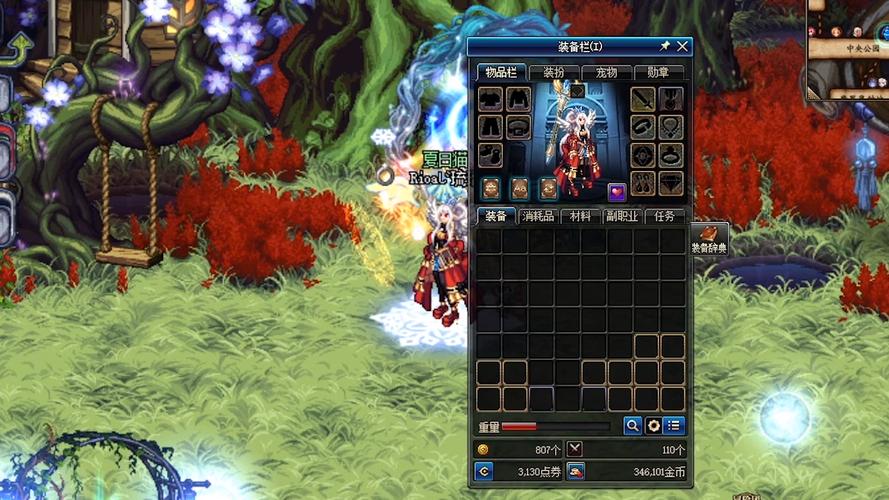
Task: Select the weapon equipment slot
Action: 643,100
